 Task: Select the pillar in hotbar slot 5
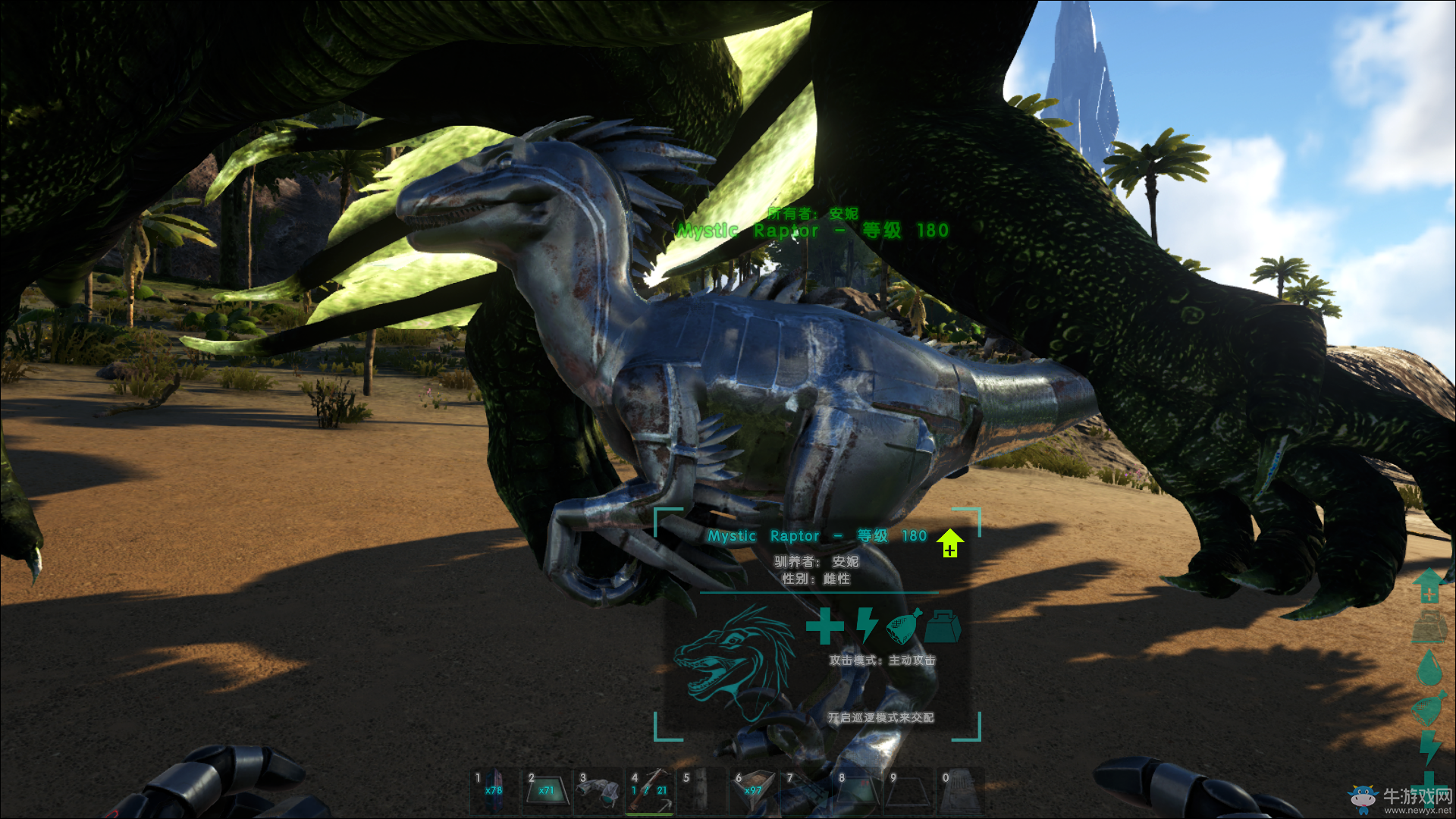[701, 789]
